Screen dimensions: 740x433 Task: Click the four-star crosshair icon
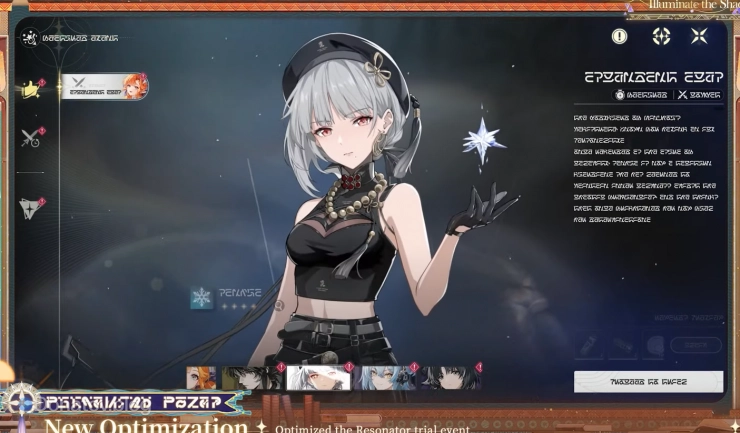tap(661, 36)
